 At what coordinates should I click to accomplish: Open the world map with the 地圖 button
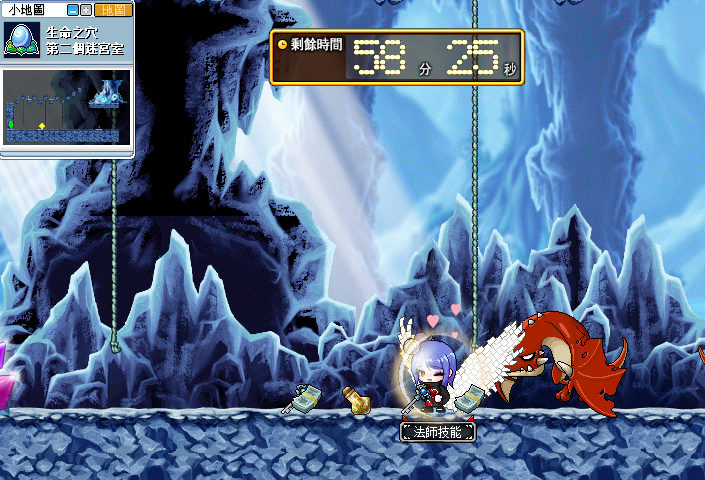coord(112,9)
